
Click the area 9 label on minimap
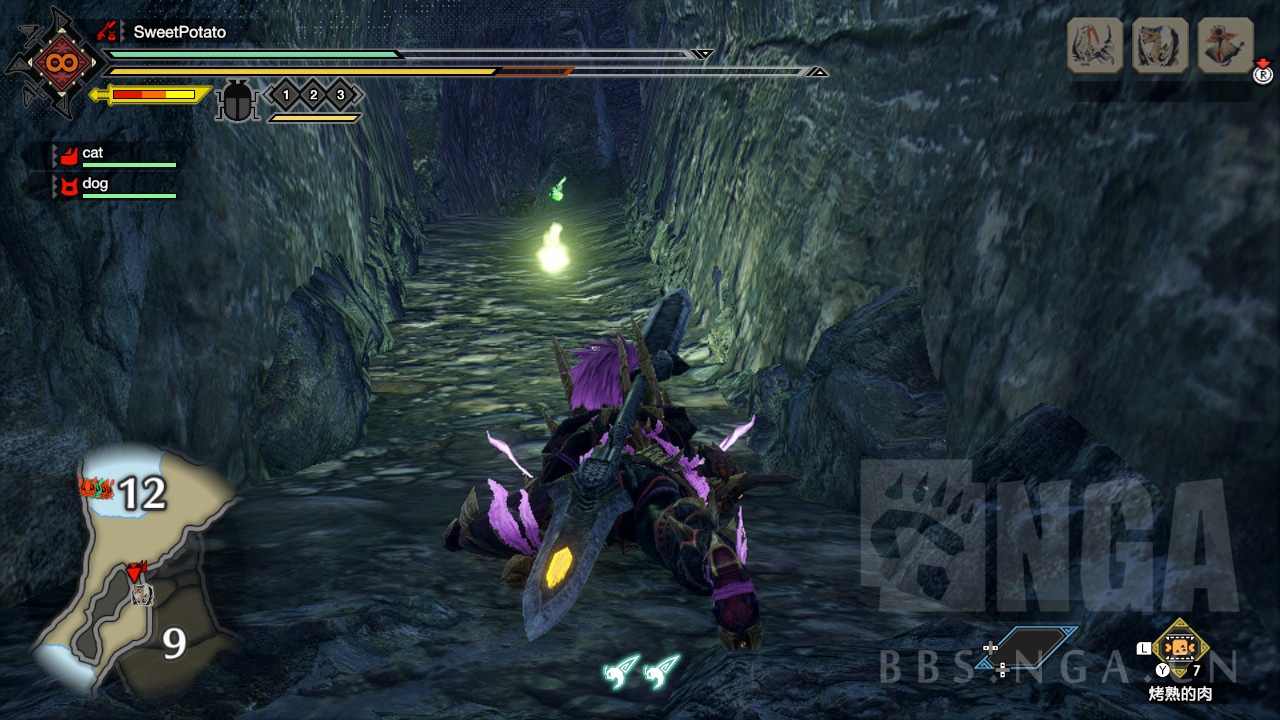point(174,644)
